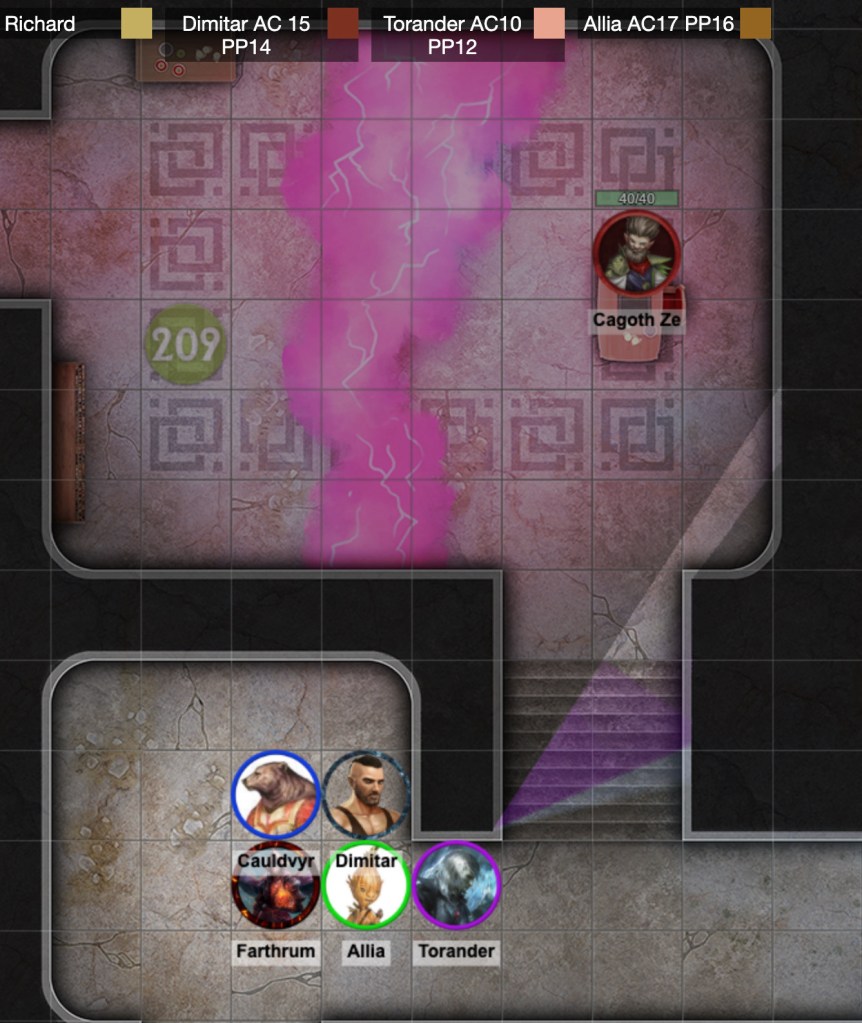Click the Dimitar AC 15 player name
The height and width of the screenshot is (1023, 862).
[246, 23]
